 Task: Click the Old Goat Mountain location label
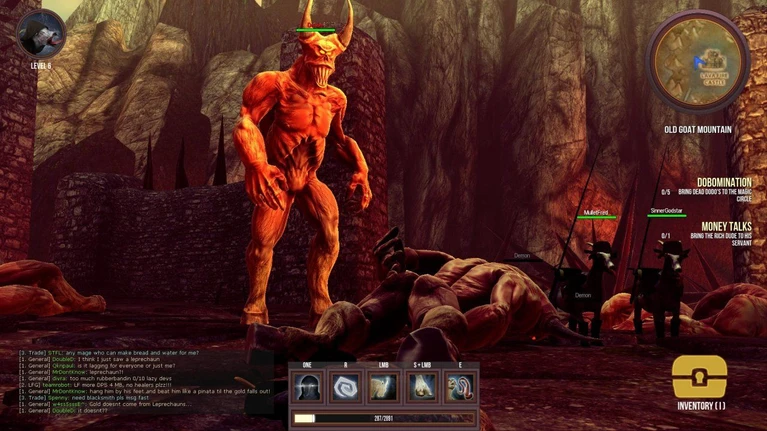tap(698, 129)
